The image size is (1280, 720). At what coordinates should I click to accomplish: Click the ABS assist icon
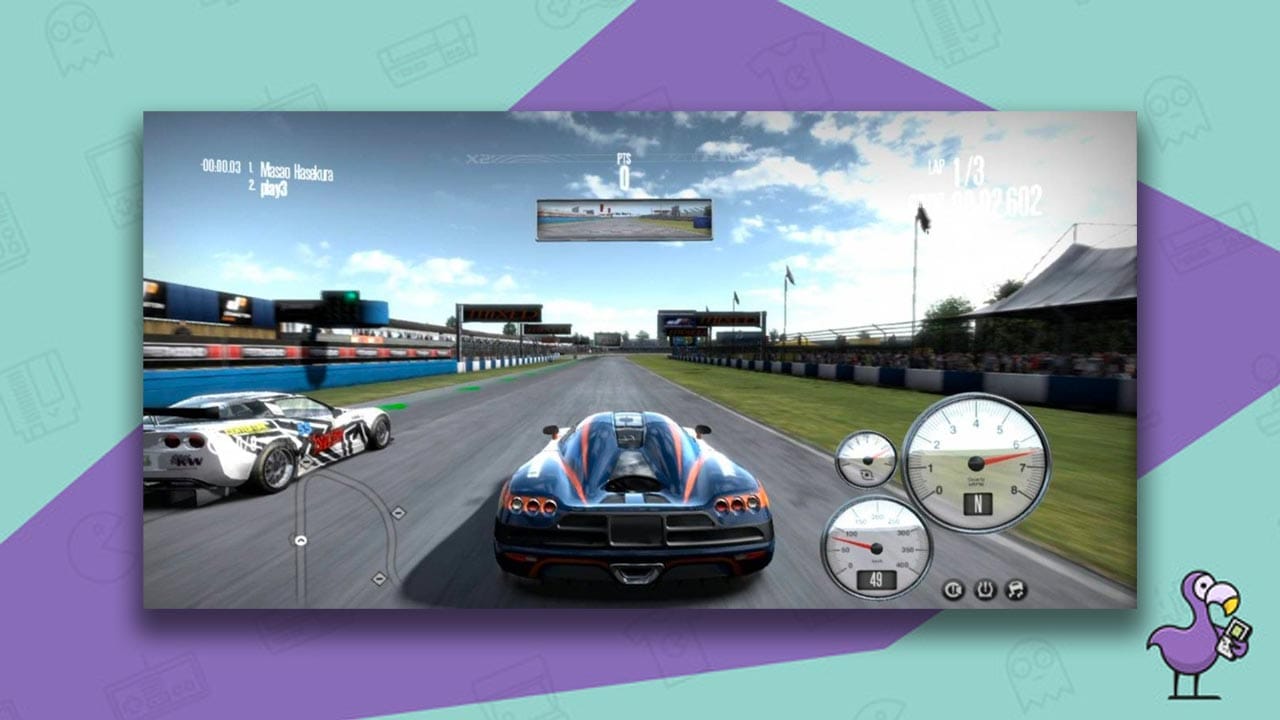click(x=952, y=588)
